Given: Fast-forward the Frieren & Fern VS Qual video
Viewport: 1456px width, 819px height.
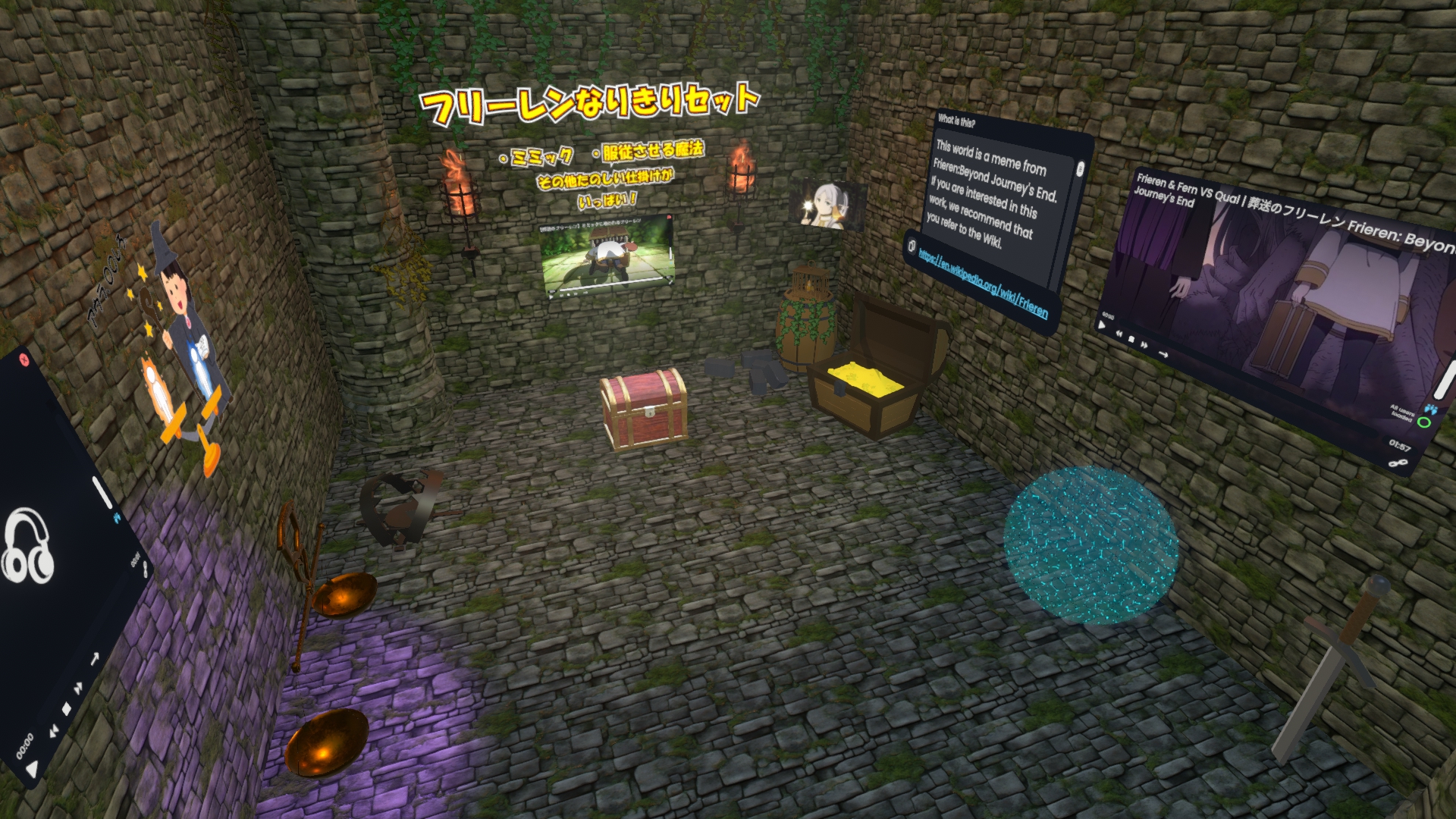Looking at the screenshot, I should (1145, 346).
